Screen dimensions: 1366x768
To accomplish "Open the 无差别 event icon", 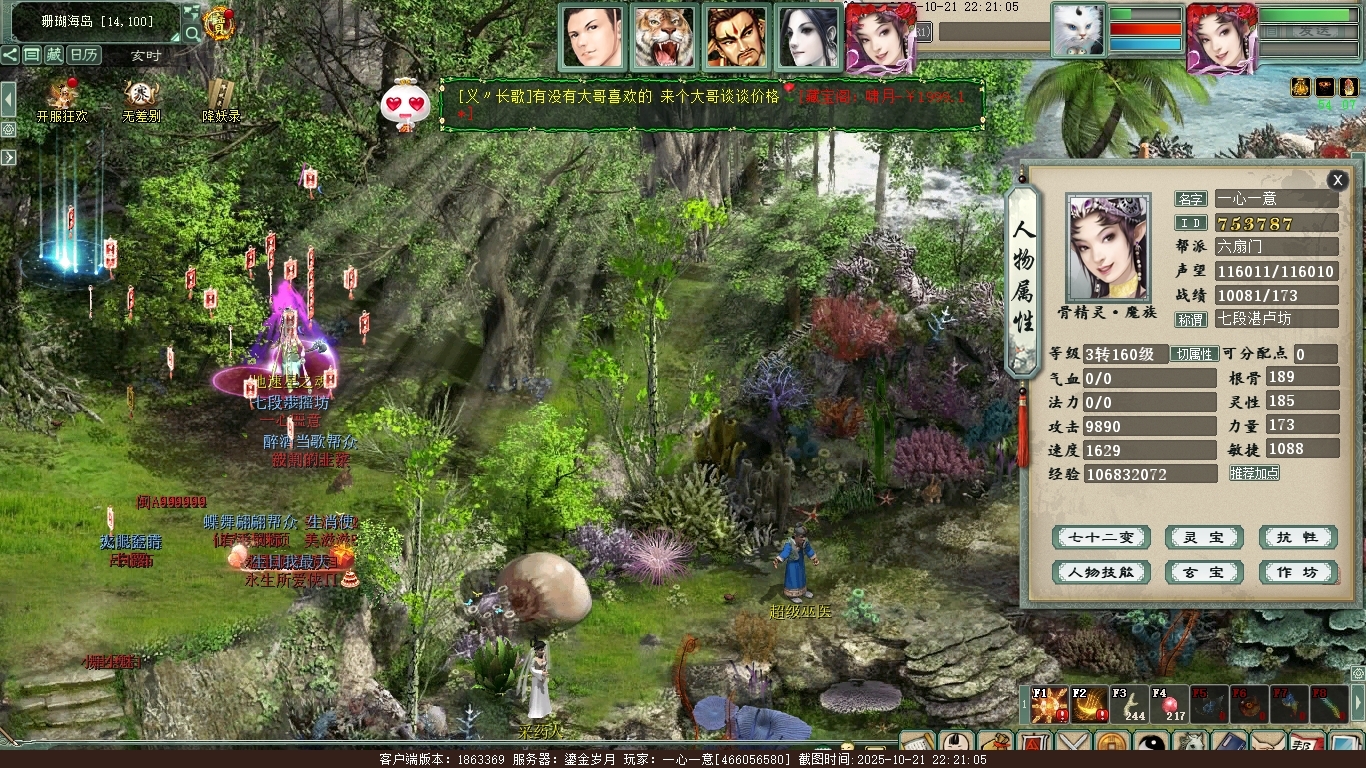I will [141, 98].
